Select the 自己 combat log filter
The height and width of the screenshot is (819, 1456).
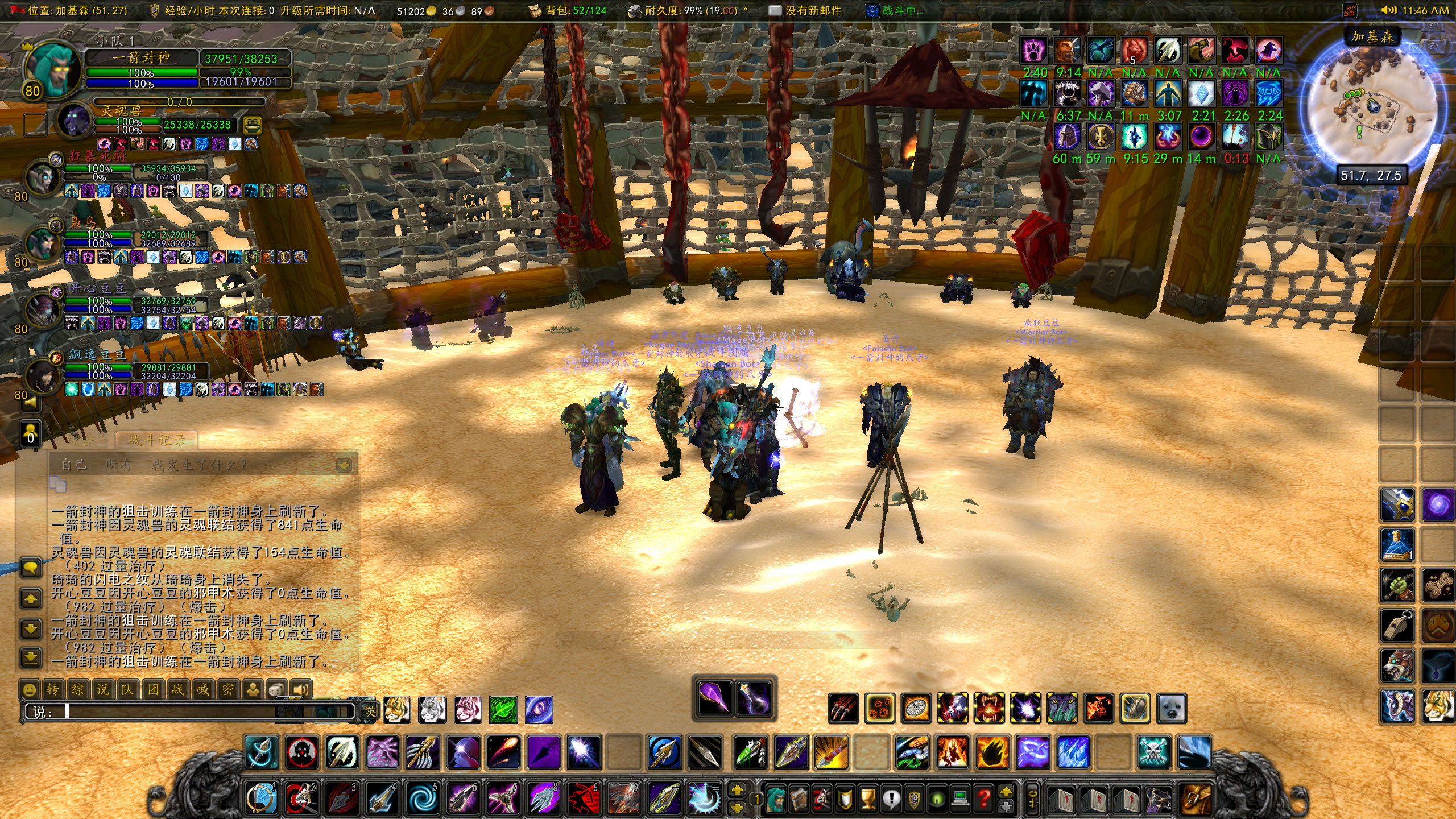tap(74, 465)
